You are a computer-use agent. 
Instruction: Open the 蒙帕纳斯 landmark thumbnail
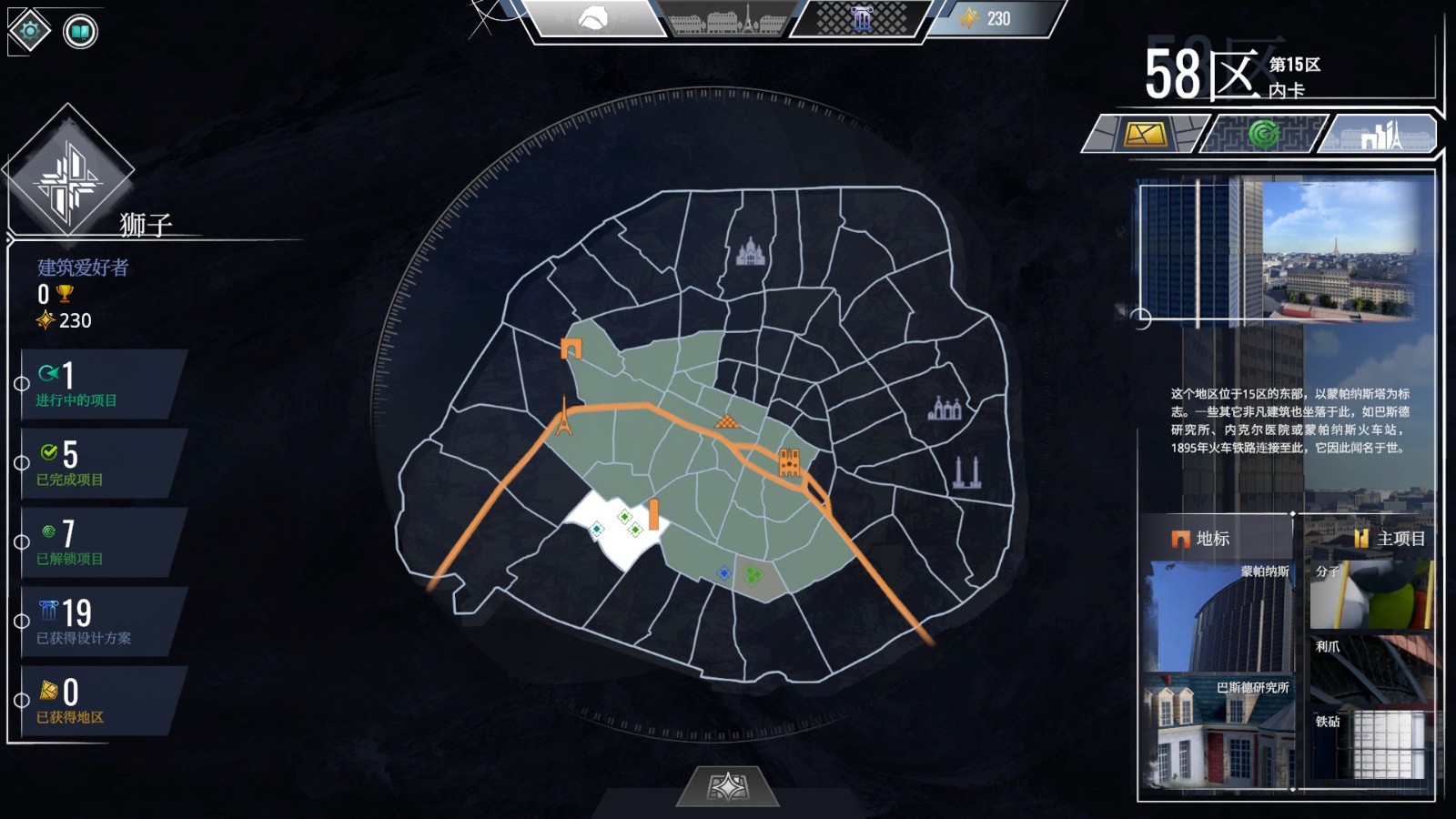(1218, 615)
